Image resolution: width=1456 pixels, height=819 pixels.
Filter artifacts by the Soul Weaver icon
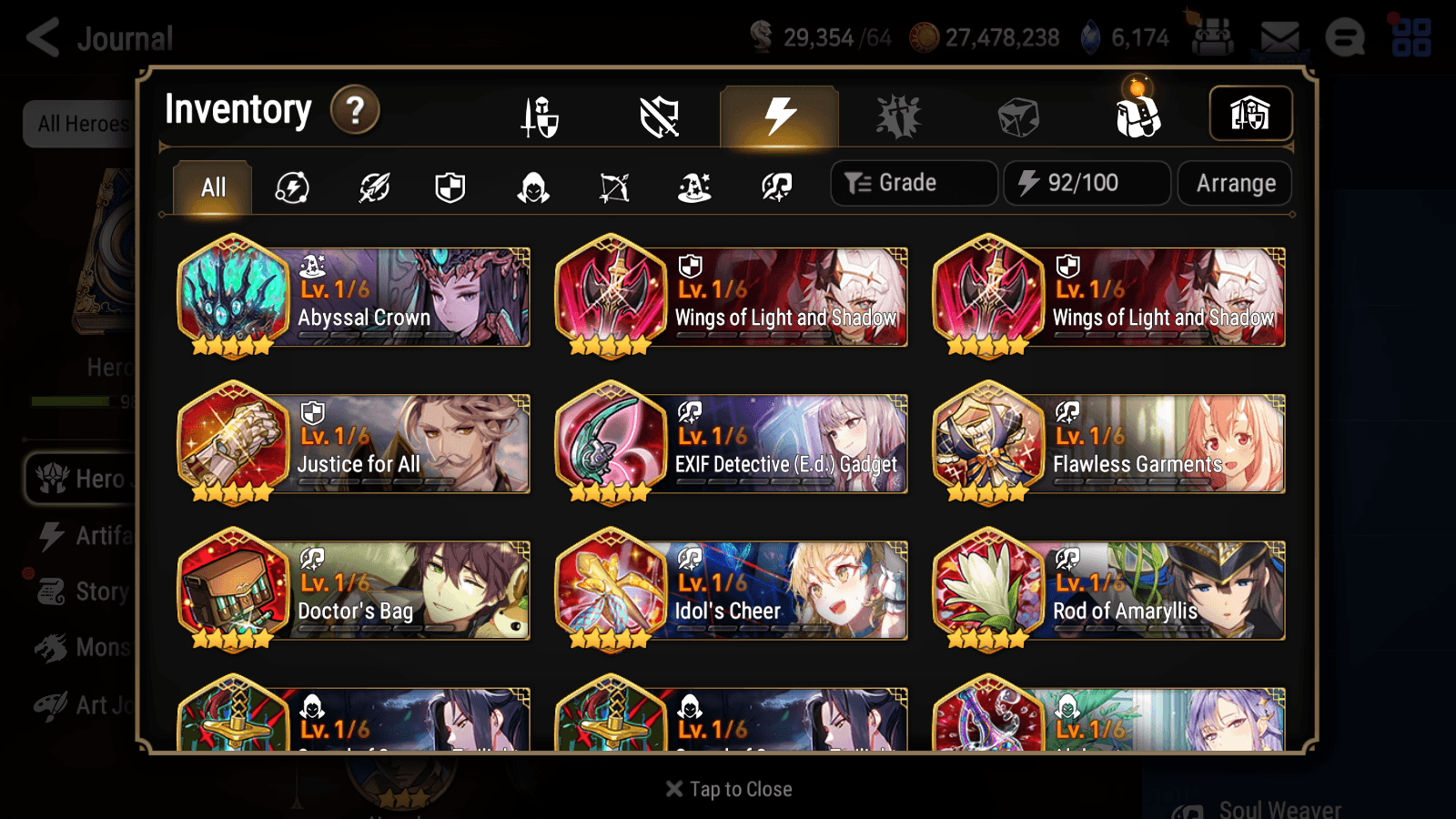click(775, 187)
